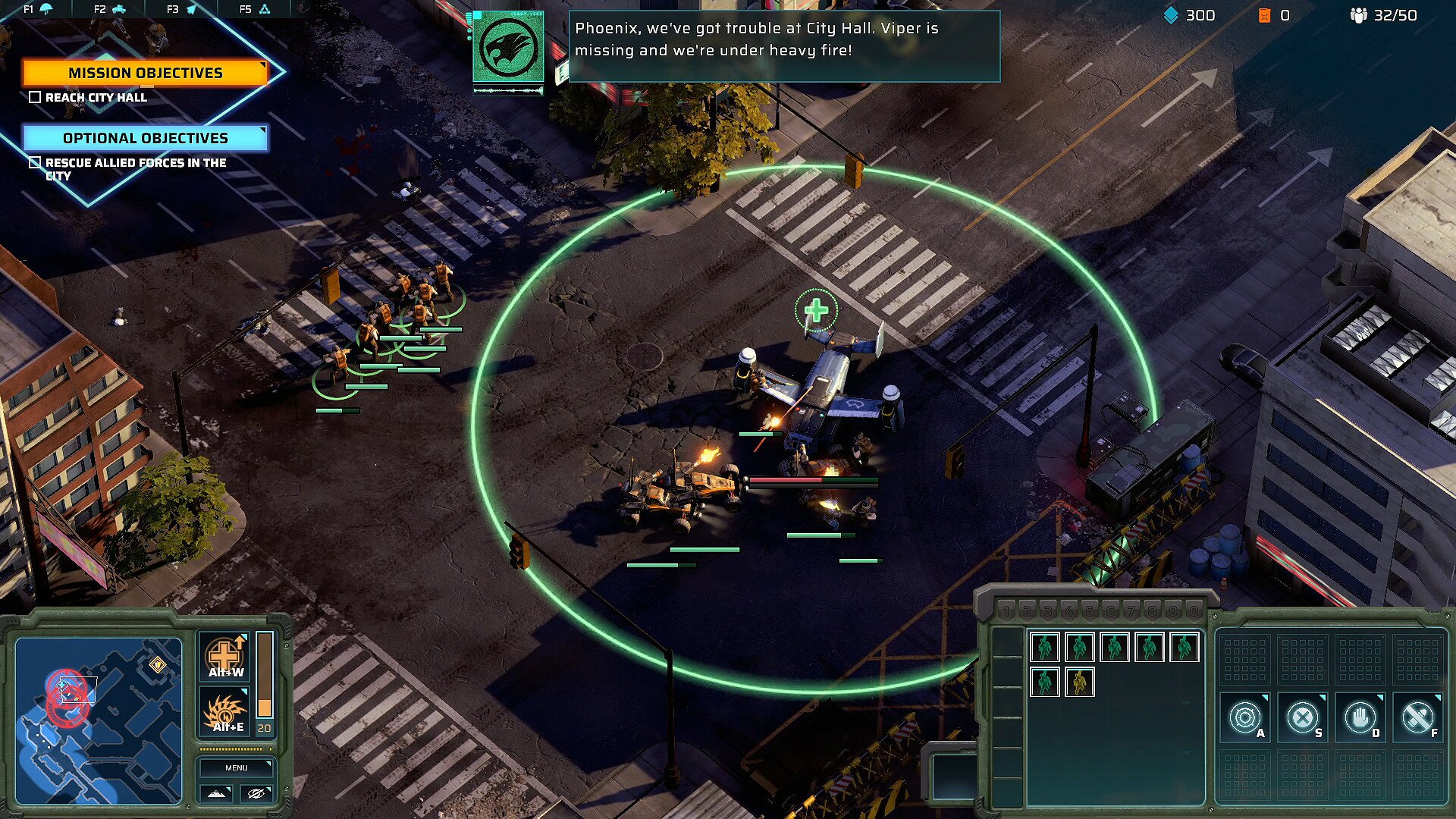Screen dimensions: 1456x819
Task: Toggle the hold fire command (F)
Action: (1417, 717)
